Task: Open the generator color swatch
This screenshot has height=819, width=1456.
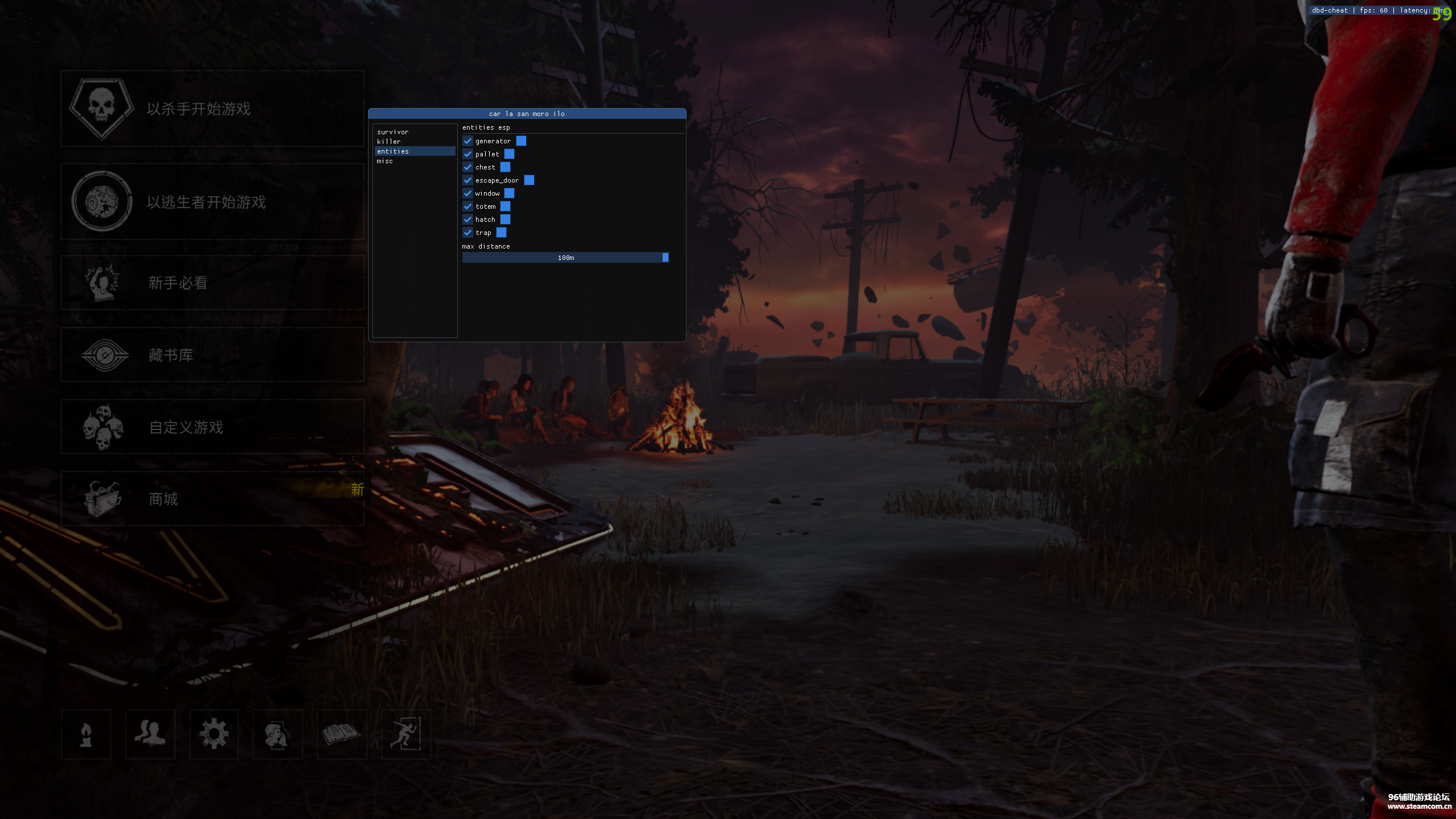Action: tap(521, 141)
